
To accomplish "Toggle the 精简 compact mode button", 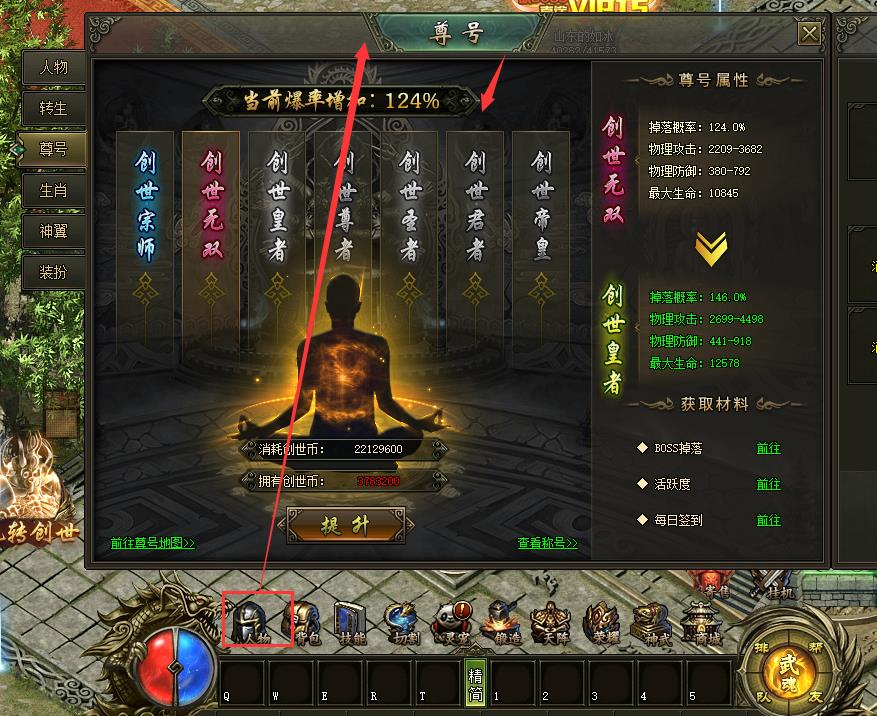I will pos(476,683).
